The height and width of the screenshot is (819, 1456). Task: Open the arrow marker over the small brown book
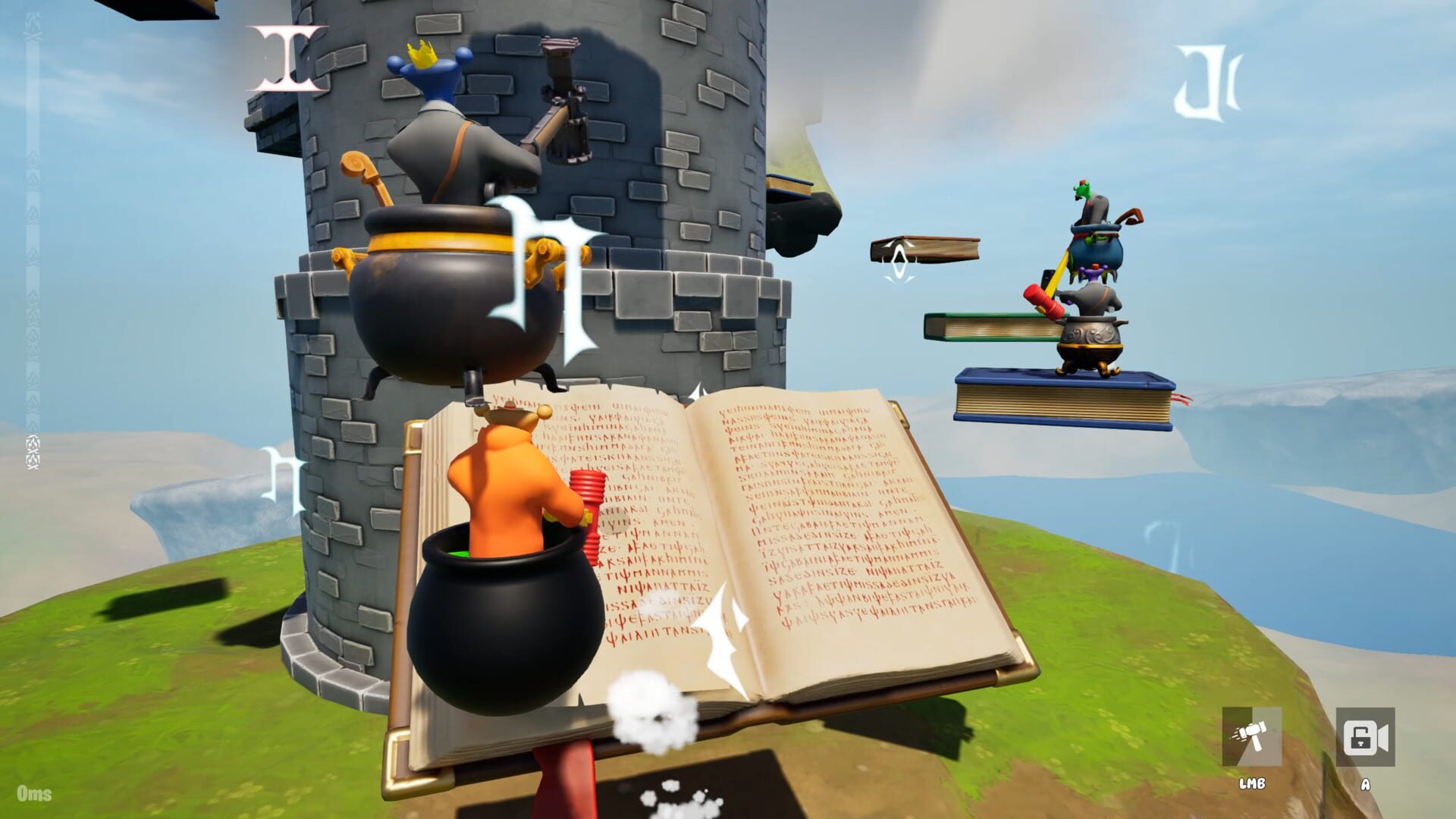pos(898,262)
